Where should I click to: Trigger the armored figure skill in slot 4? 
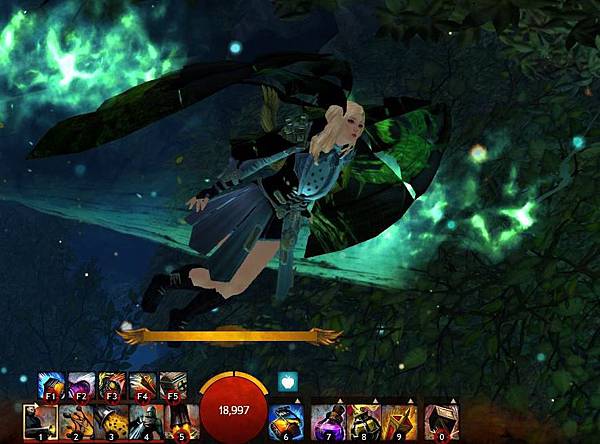pos(143,422)
